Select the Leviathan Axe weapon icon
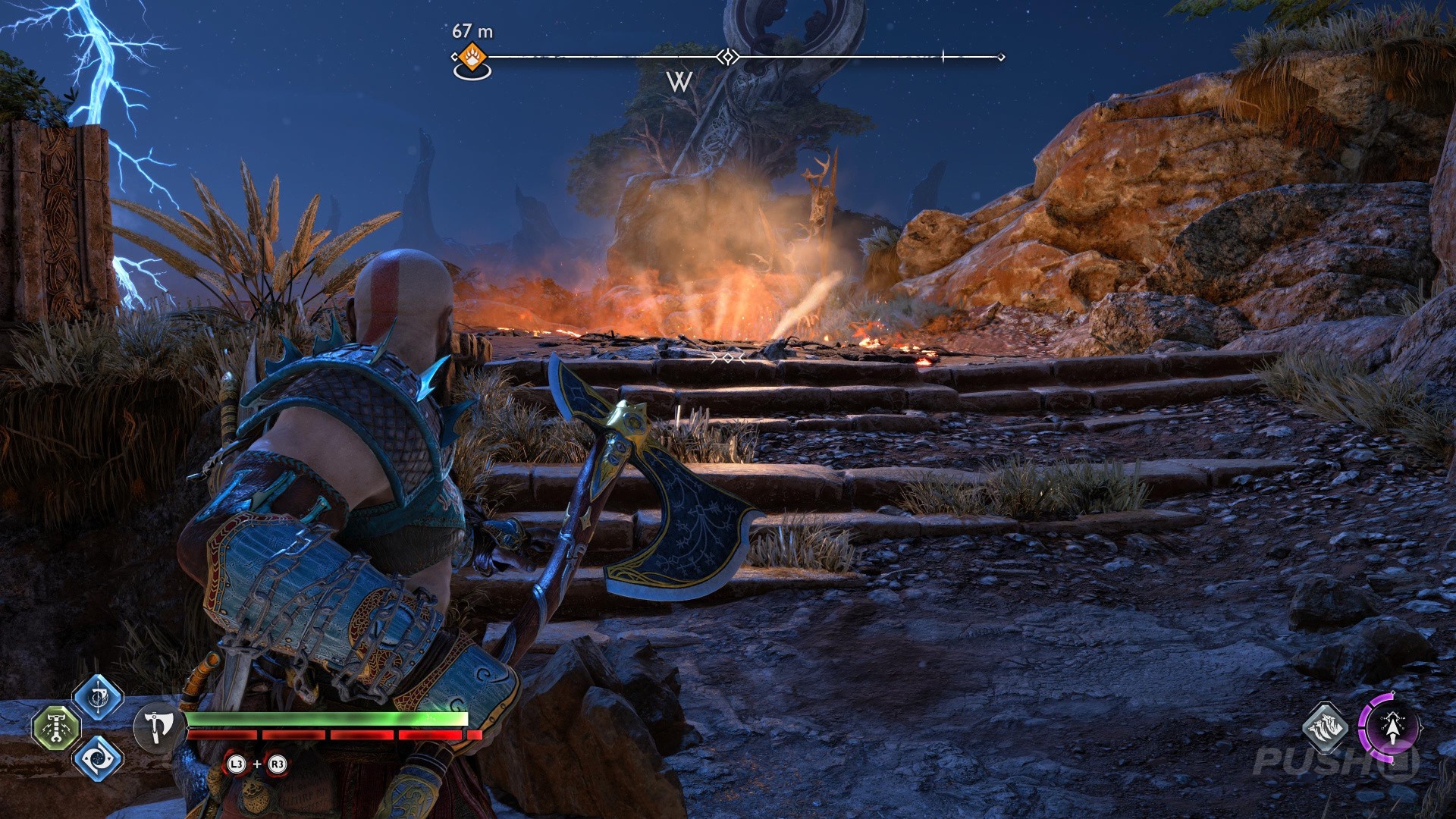The width and height of the screenshot is (1456, 819). 158,726
